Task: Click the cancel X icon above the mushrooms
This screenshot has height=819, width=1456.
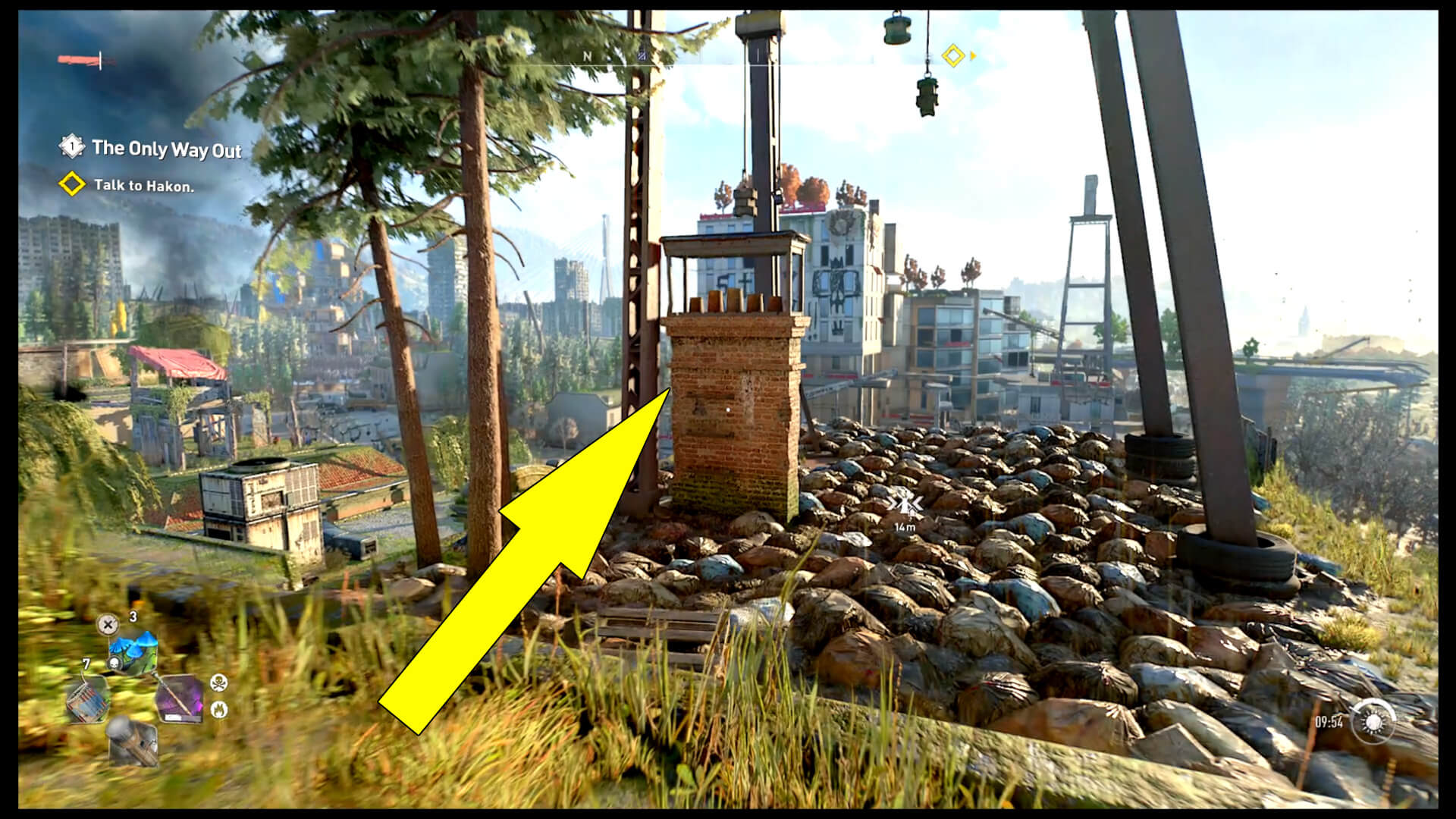Action: pyautogui.click(x=108, y=625)
